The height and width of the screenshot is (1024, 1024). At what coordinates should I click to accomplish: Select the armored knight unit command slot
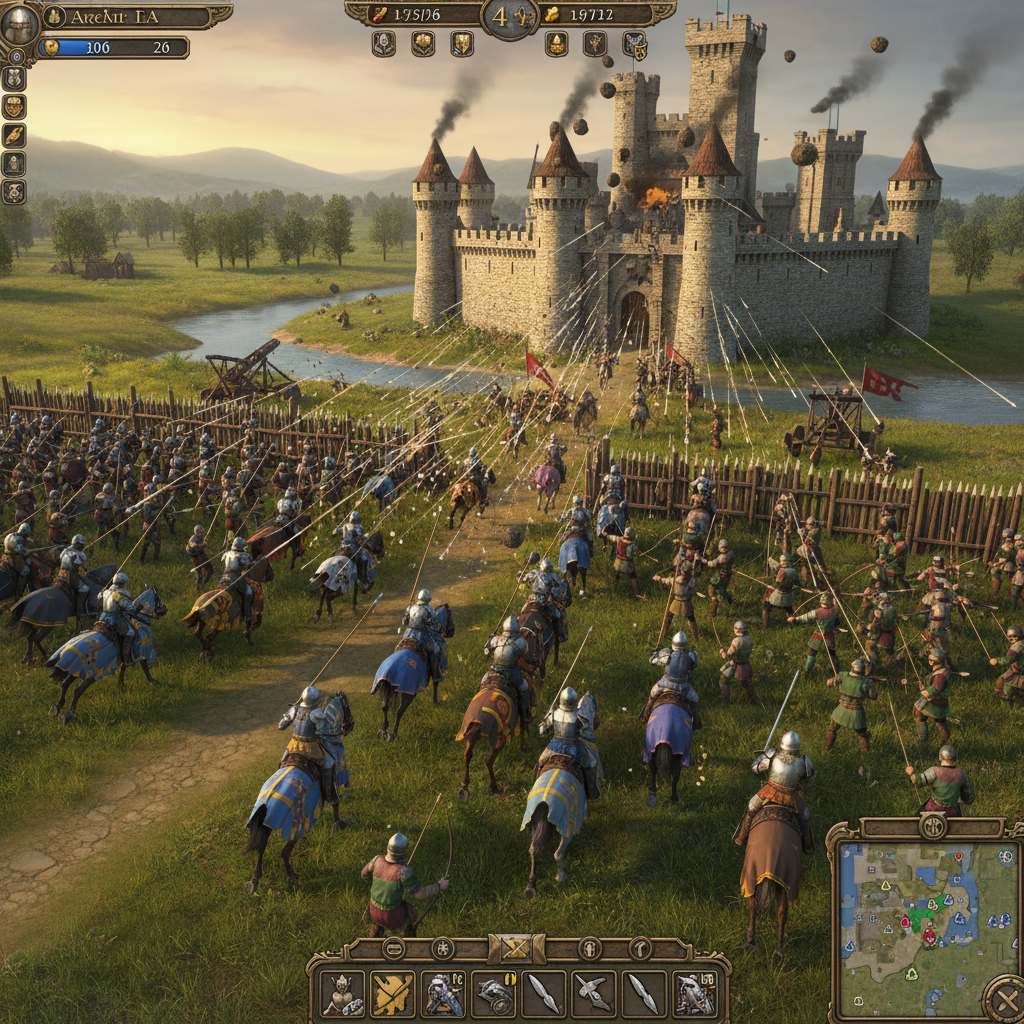point(343,993)
